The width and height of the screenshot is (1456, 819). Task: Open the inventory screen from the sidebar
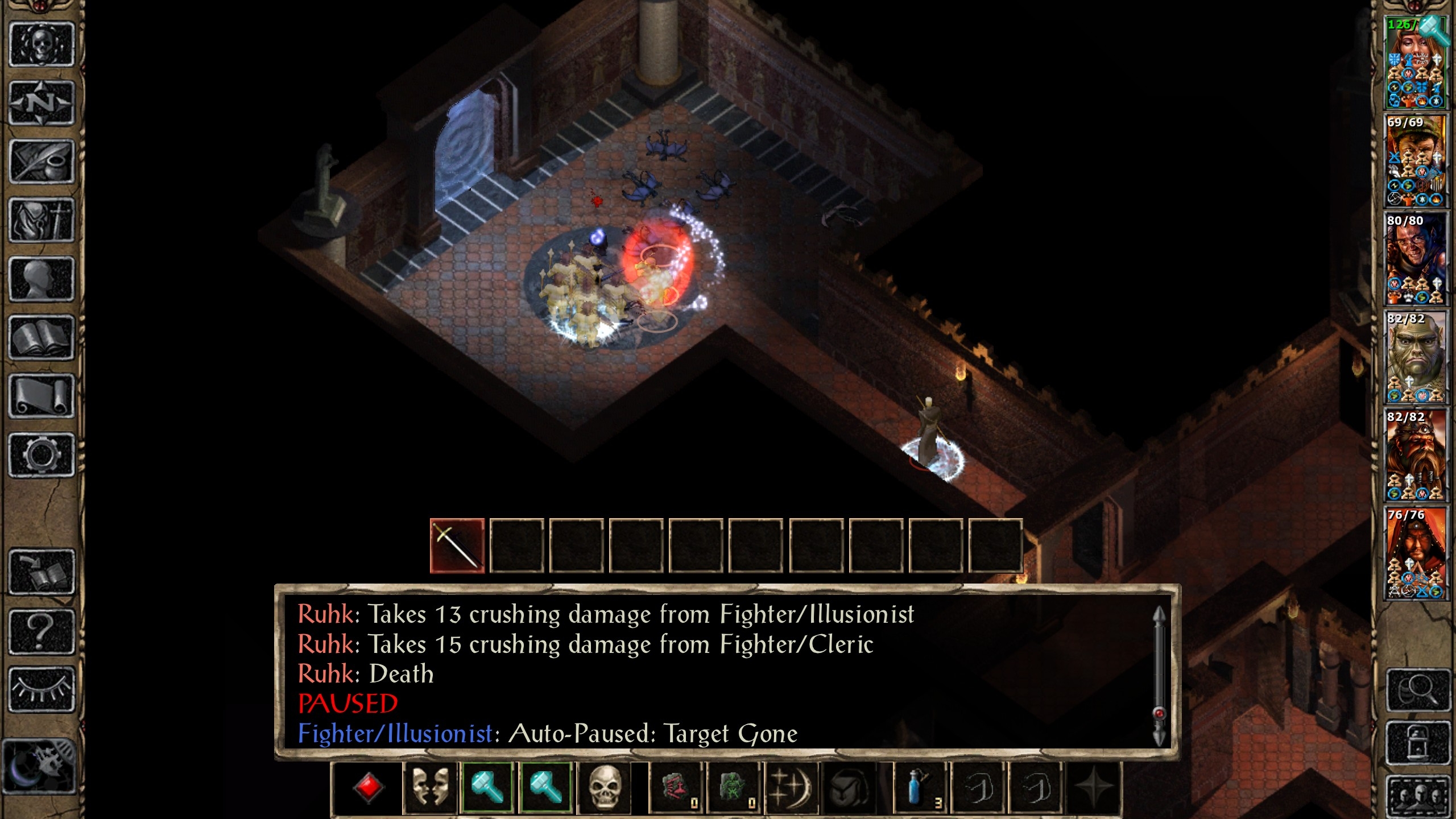[x=42, y=220]
